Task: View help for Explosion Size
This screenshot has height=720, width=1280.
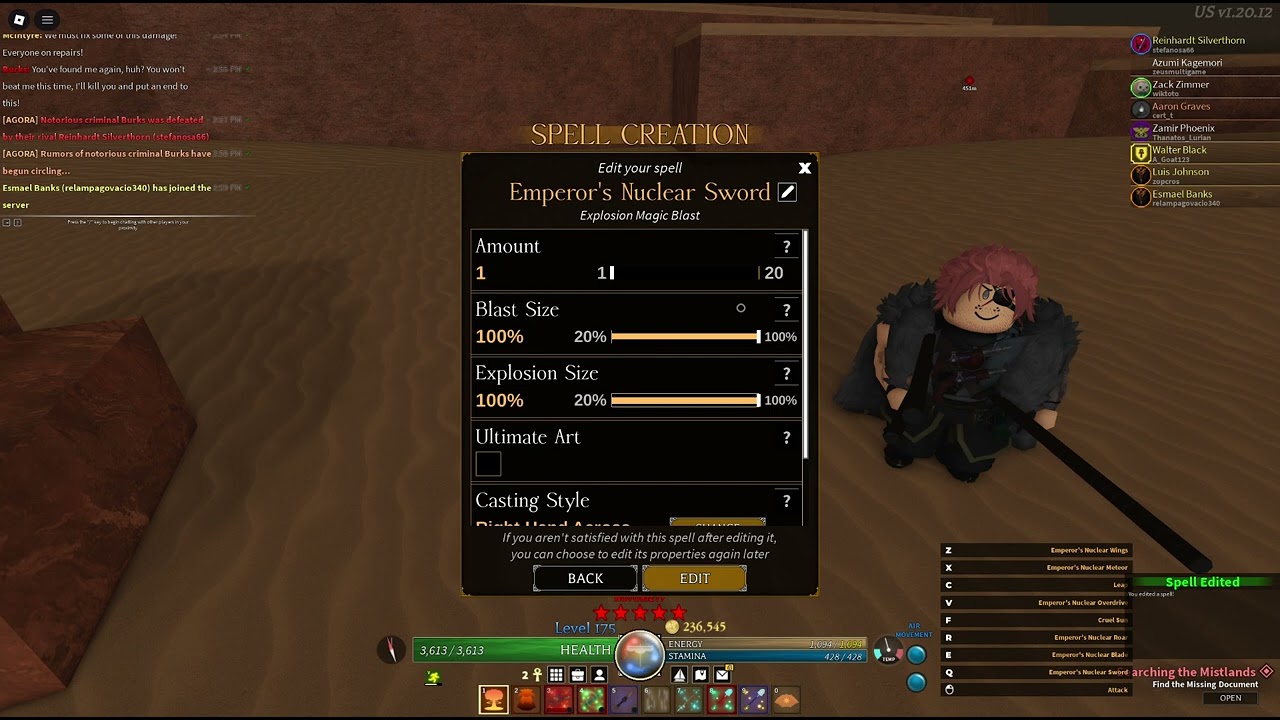Action: click(786, 374)
